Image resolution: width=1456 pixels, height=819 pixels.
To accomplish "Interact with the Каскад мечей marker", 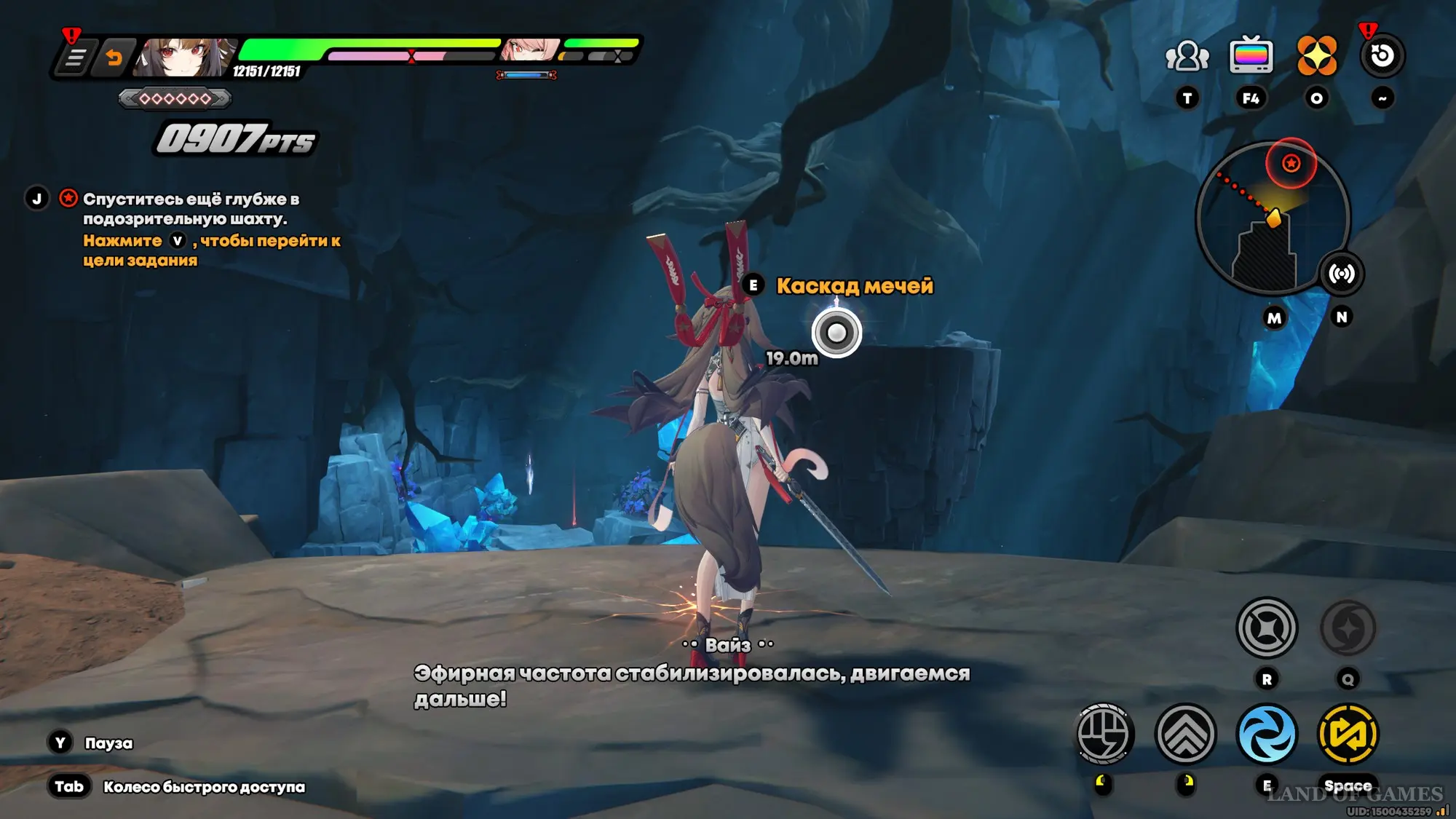I will point(836,333).
